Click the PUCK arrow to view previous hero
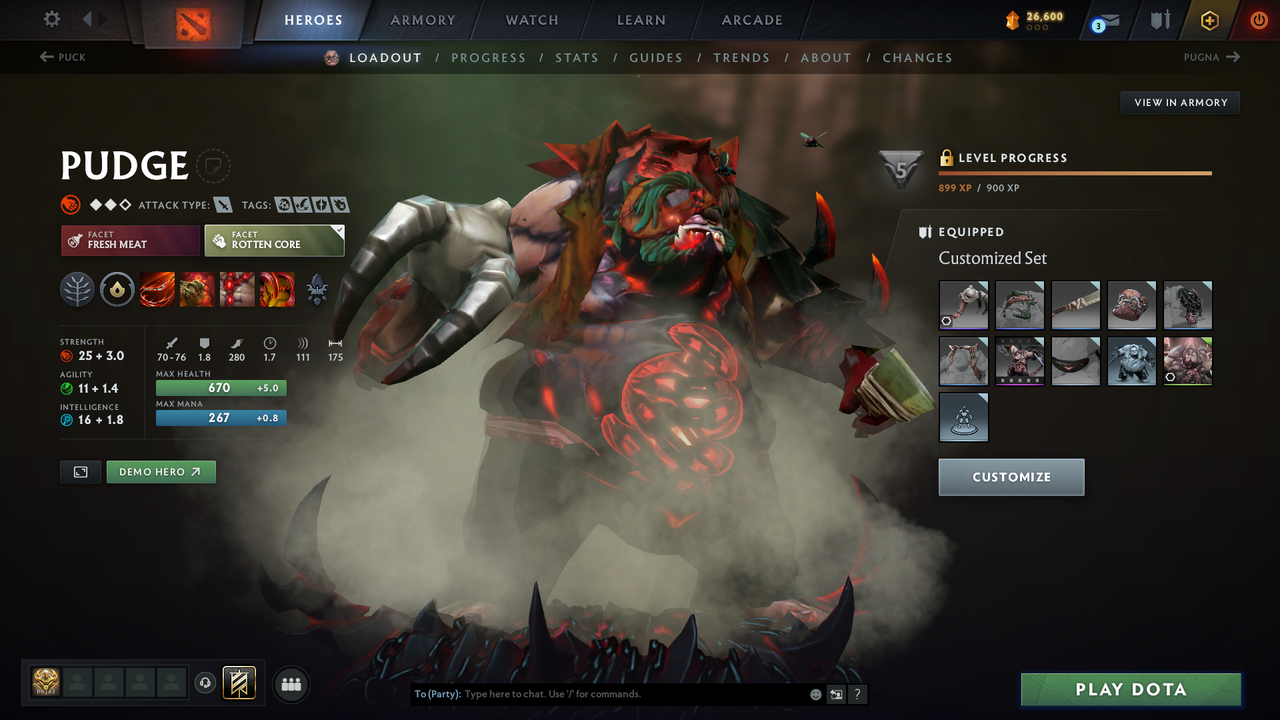The image size is (1280, 720). pos(63,57)
